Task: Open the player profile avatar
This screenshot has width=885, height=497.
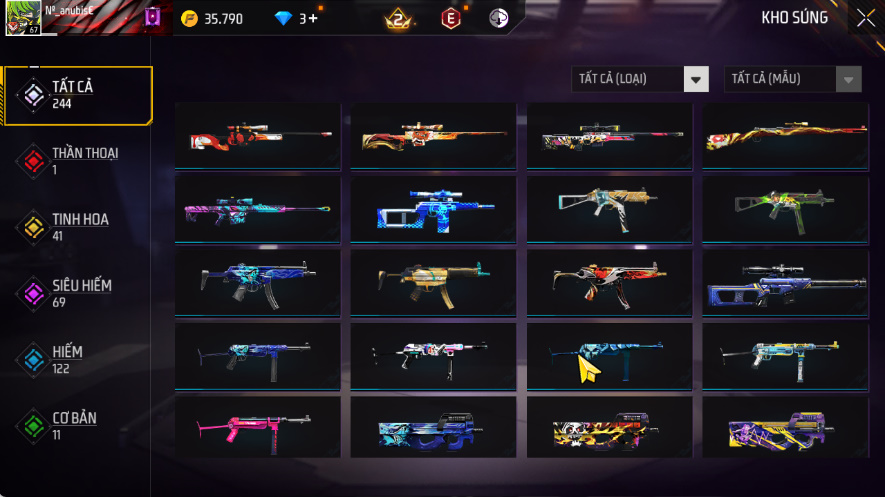Action: (22, 18)
